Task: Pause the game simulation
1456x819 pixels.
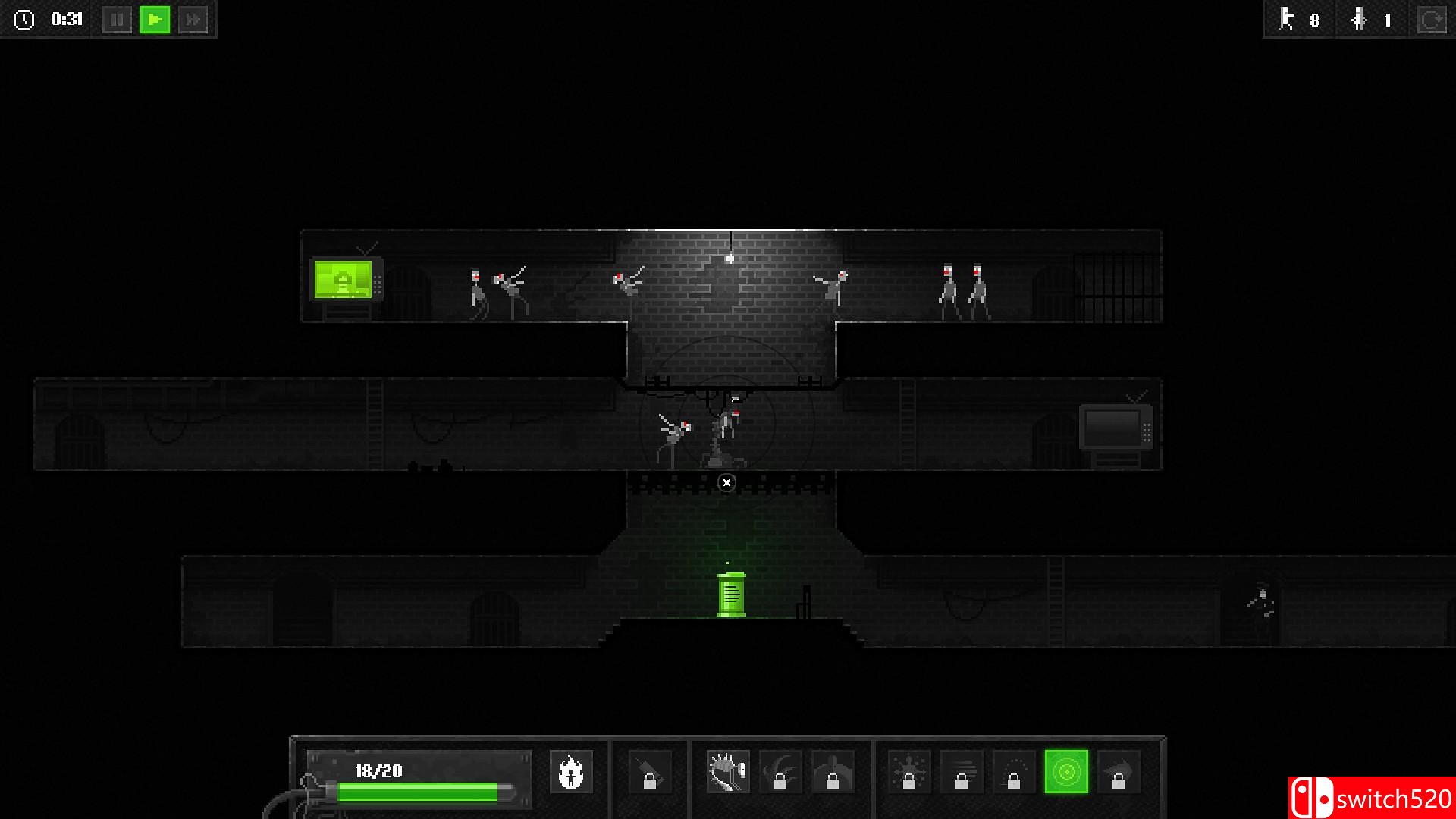Action: 118,20
